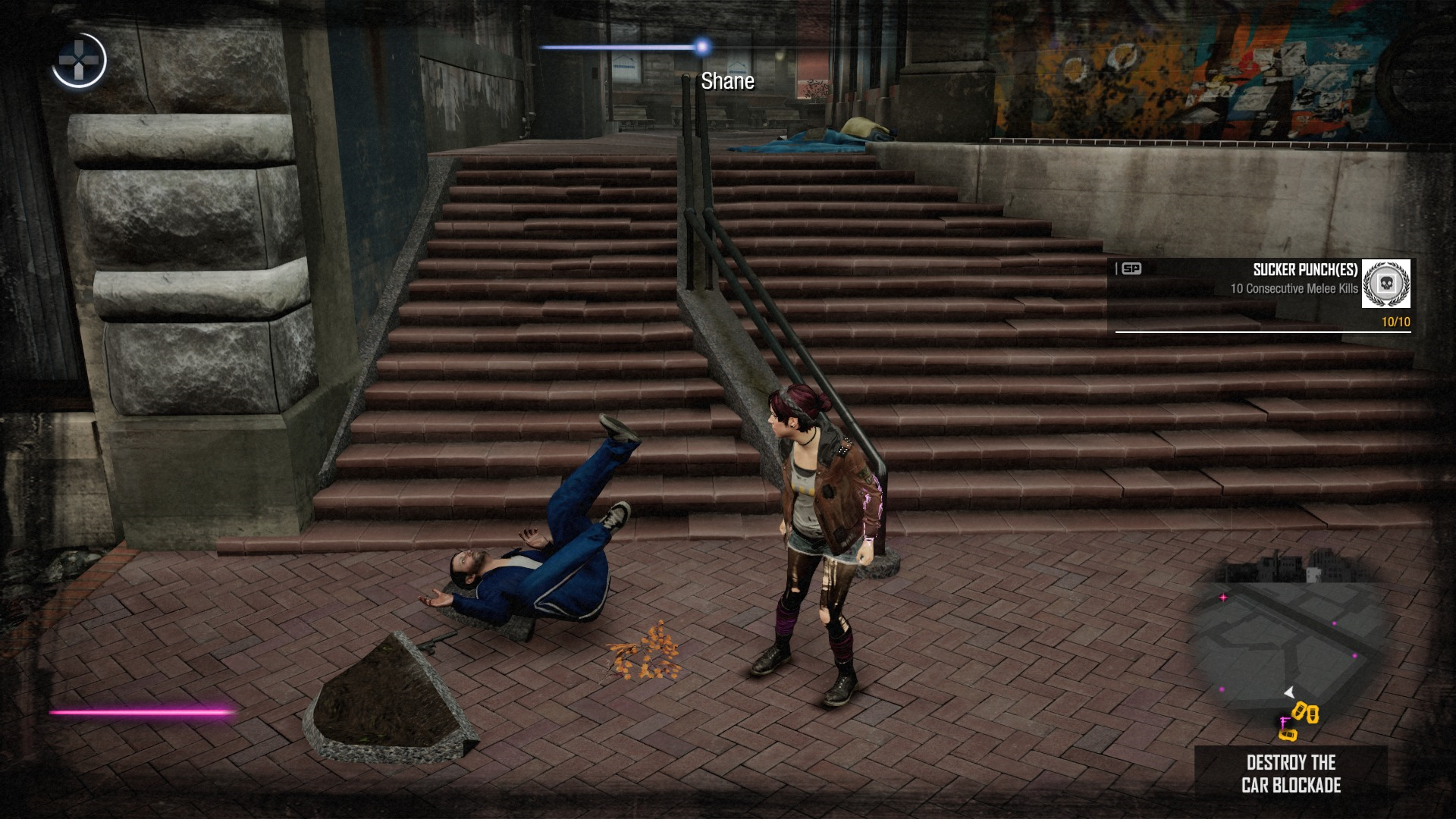Click the minimap
The width and height of the screenshot is (1456, 819).
(1291, 645)
